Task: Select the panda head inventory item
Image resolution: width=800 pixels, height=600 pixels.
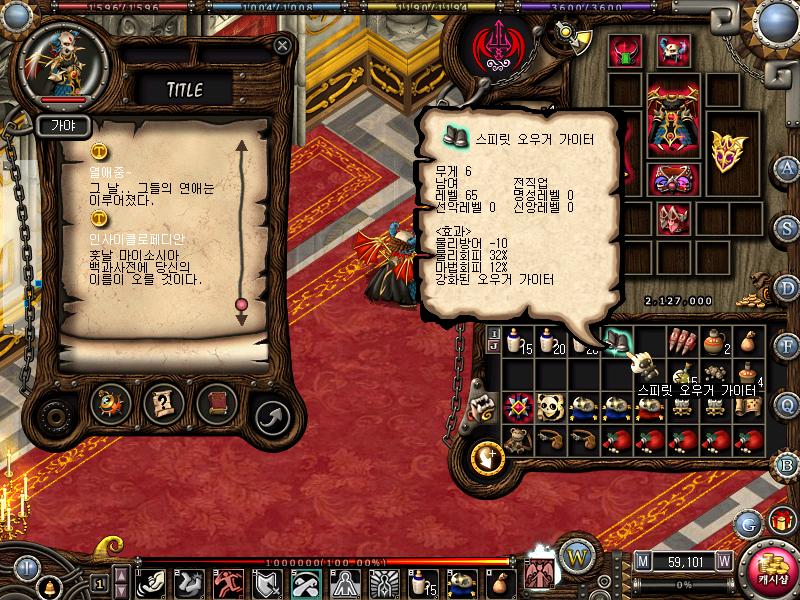Action: [551, 407]
